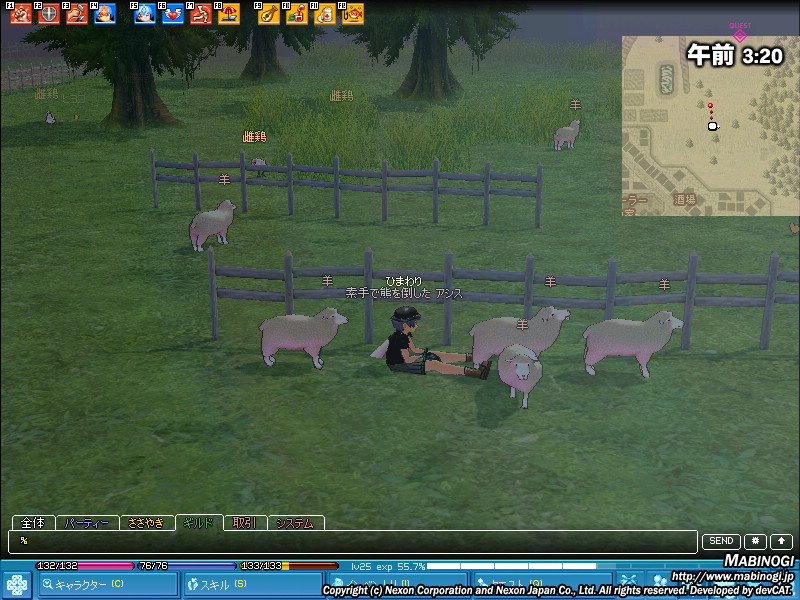
Task: Switch to the 全体 chat tab
Action: coord(33,523)
